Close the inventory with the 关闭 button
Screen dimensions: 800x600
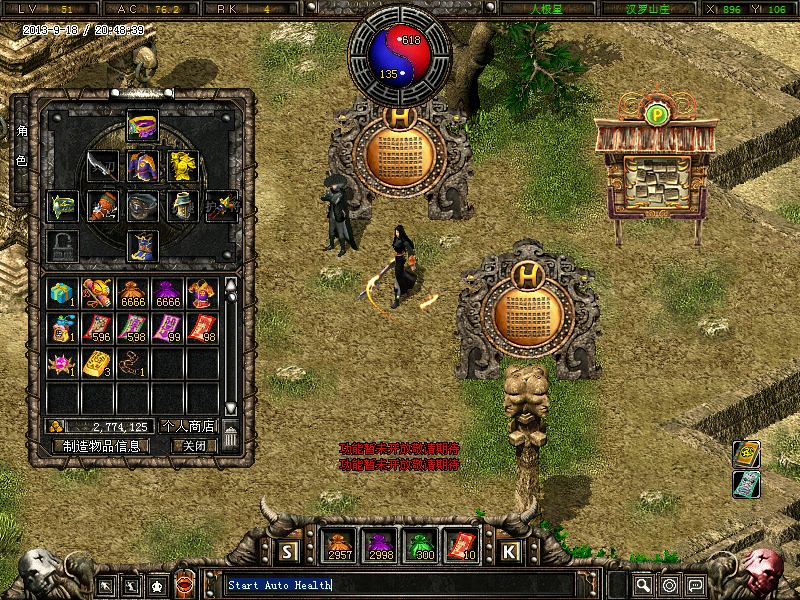(x=187, y=446)
